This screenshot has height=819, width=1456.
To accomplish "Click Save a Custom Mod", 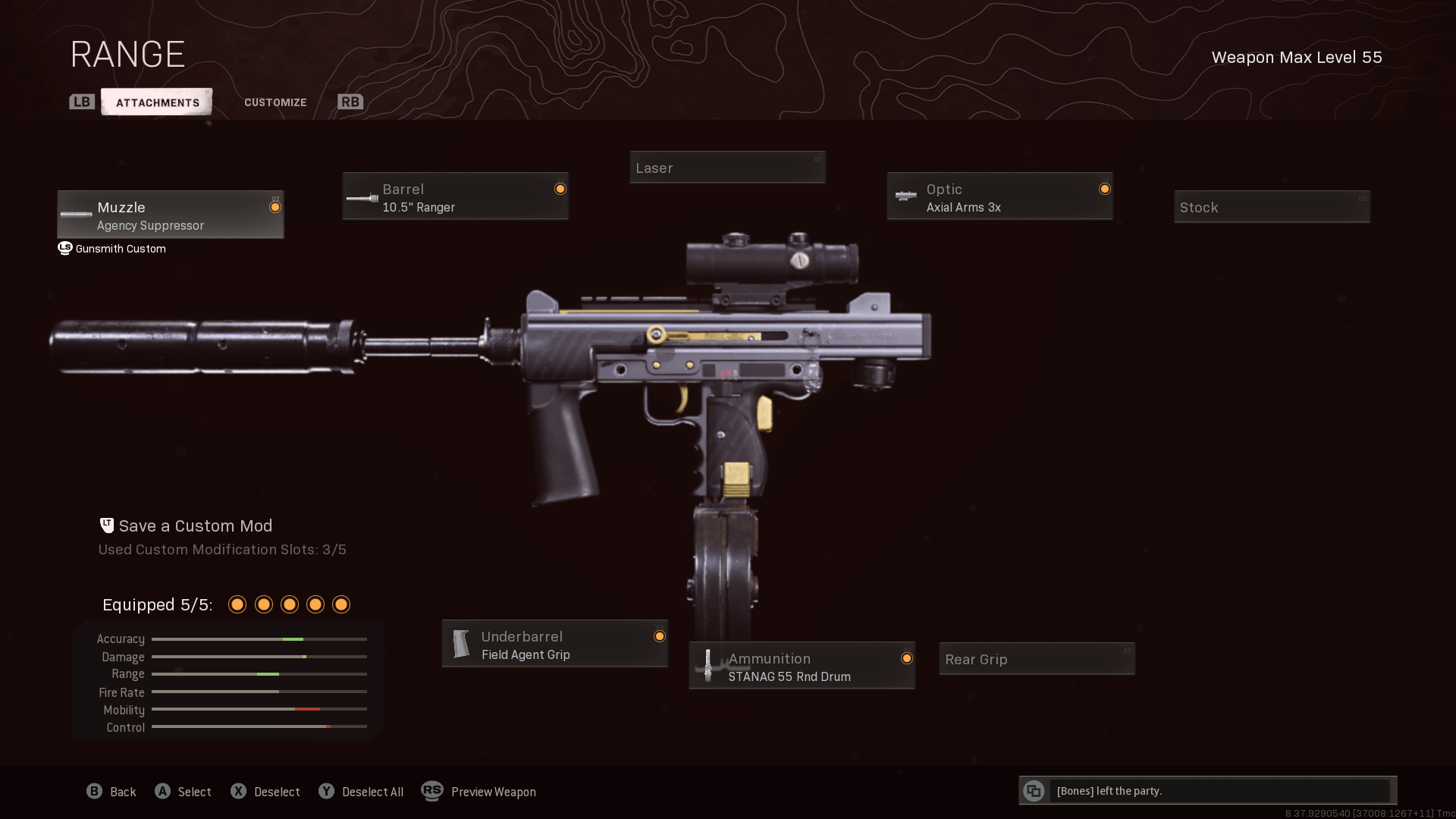I will pos(195,526).
